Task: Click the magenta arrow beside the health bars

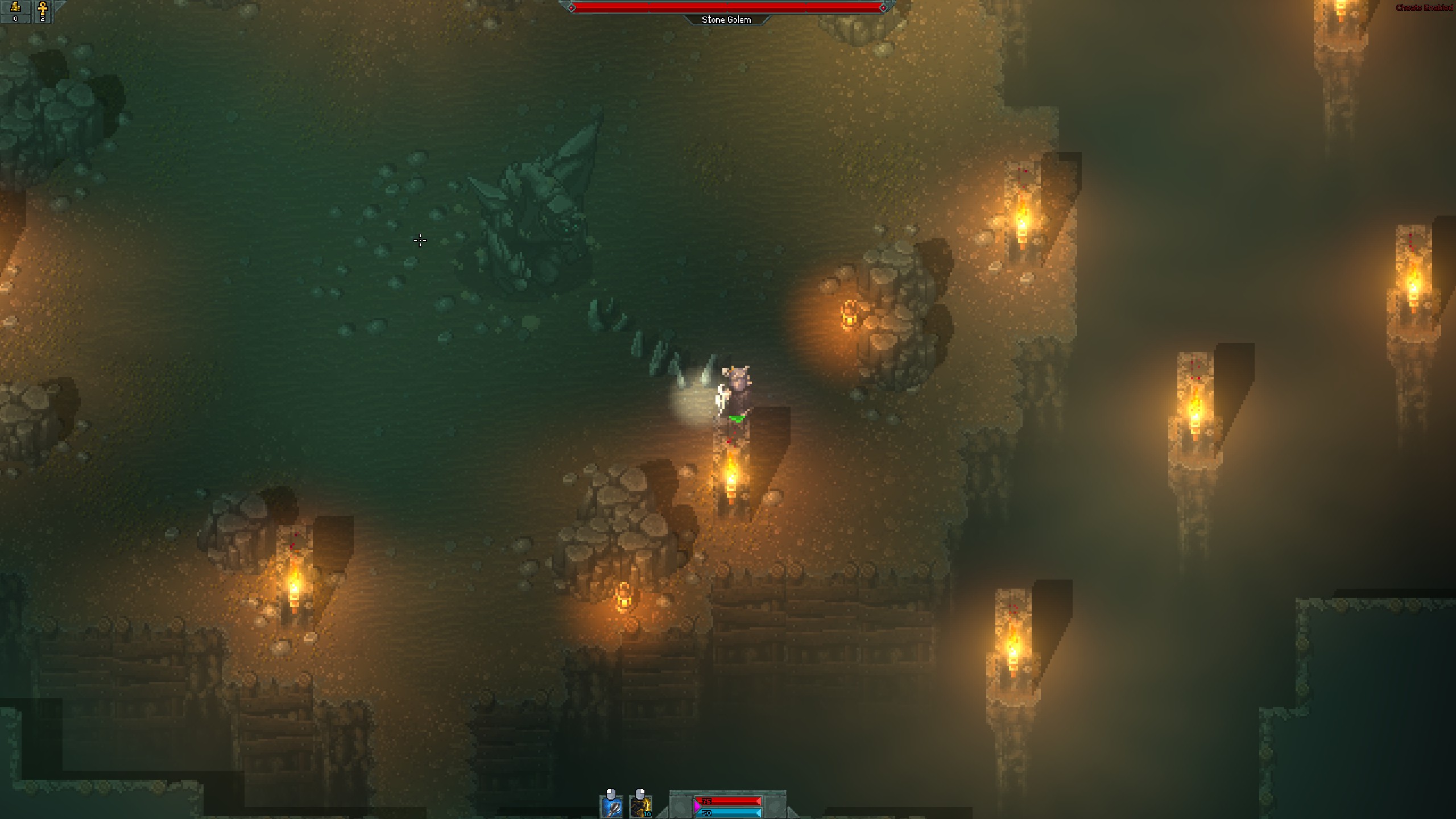Action: (697, 807)
